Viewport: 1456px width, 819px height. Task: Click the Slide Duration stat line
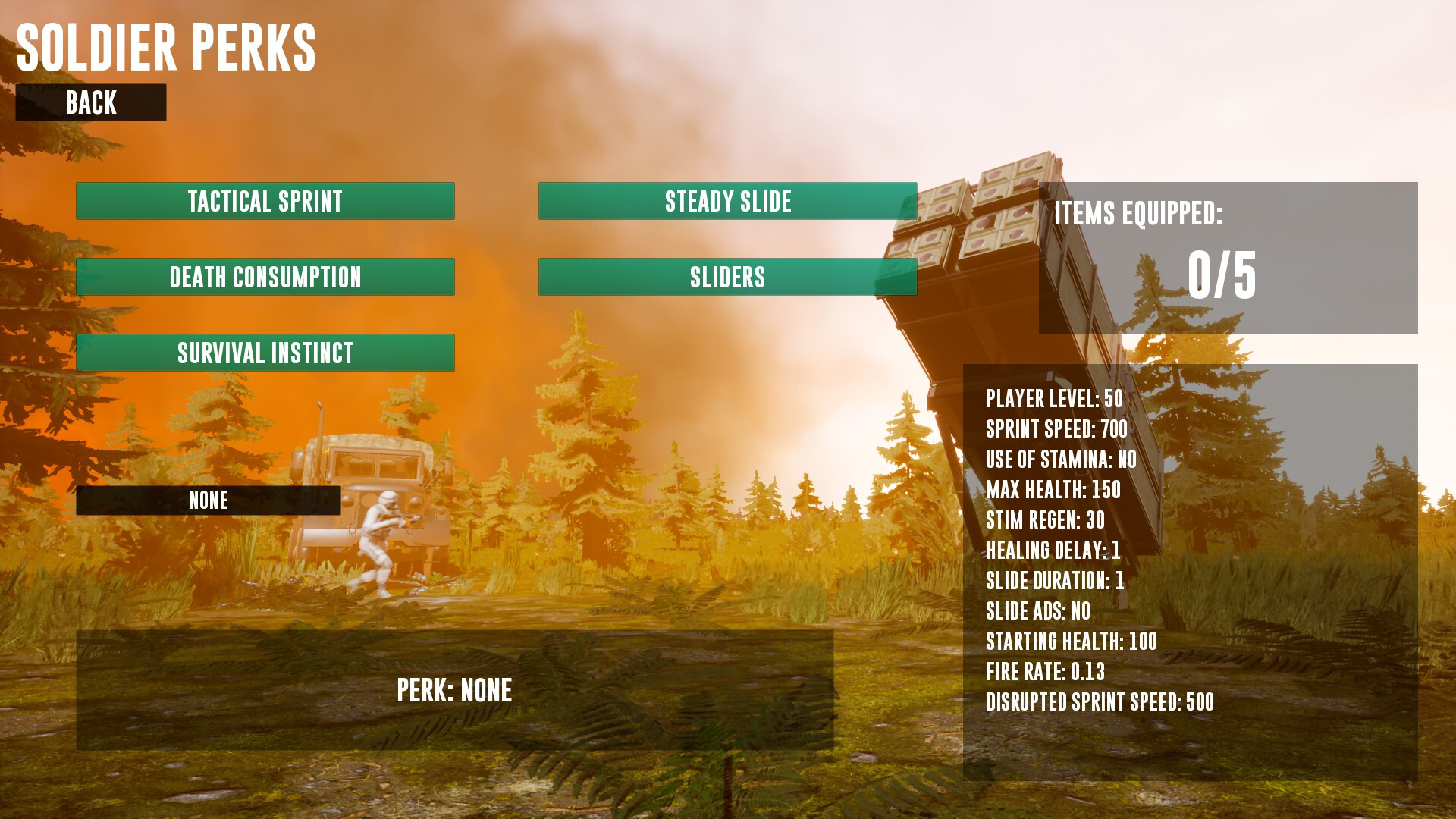1056,580
